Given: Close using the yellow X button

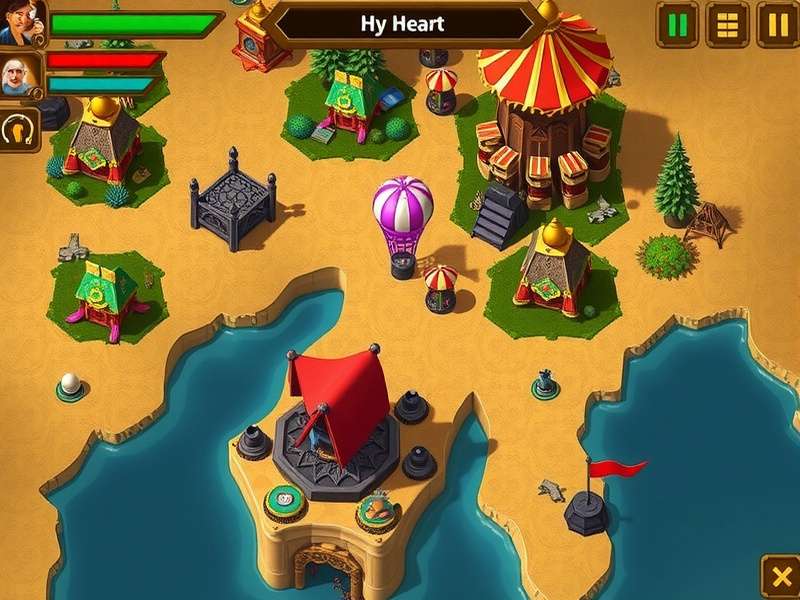Looking at the screenshot, I should click(x=780, y=577).
